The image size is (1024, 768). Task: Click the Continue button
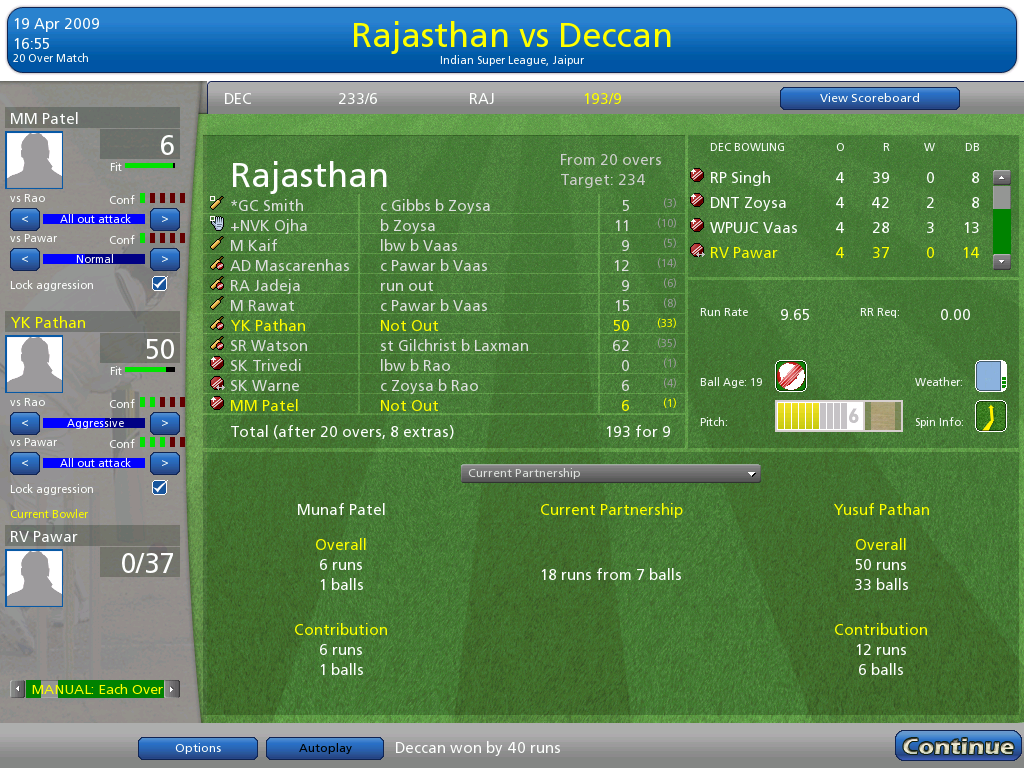(x=957, y=746)
